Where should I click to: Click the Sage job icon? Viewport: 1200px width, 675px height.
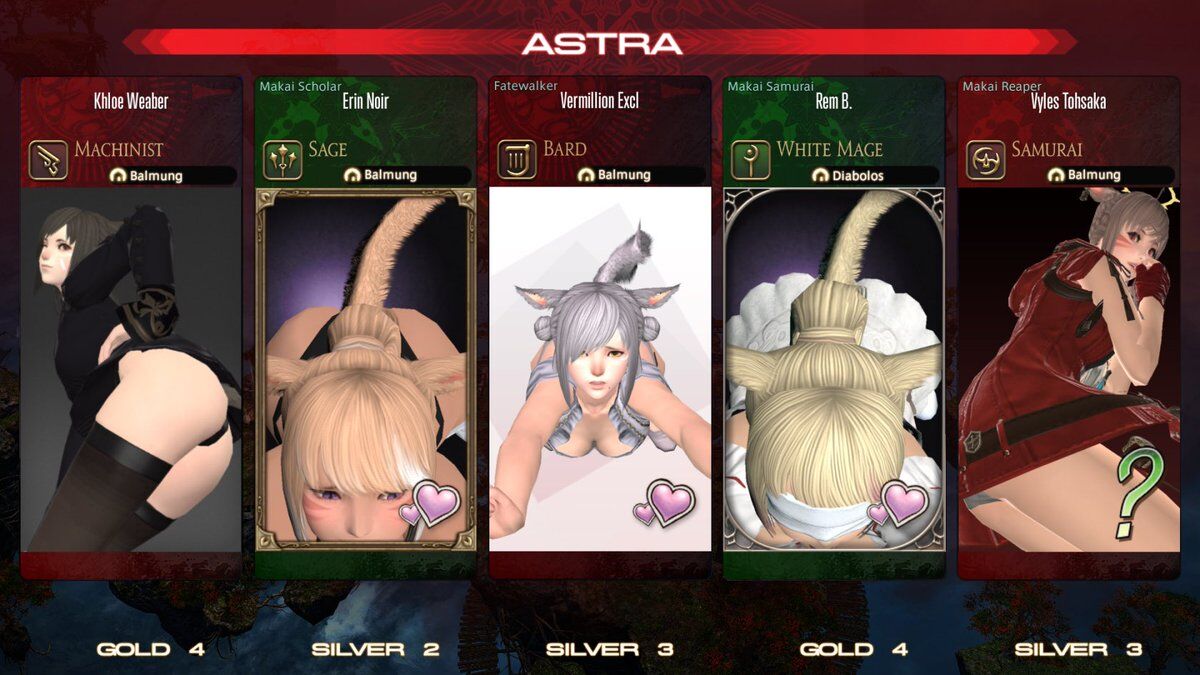(x=283, y=159)
